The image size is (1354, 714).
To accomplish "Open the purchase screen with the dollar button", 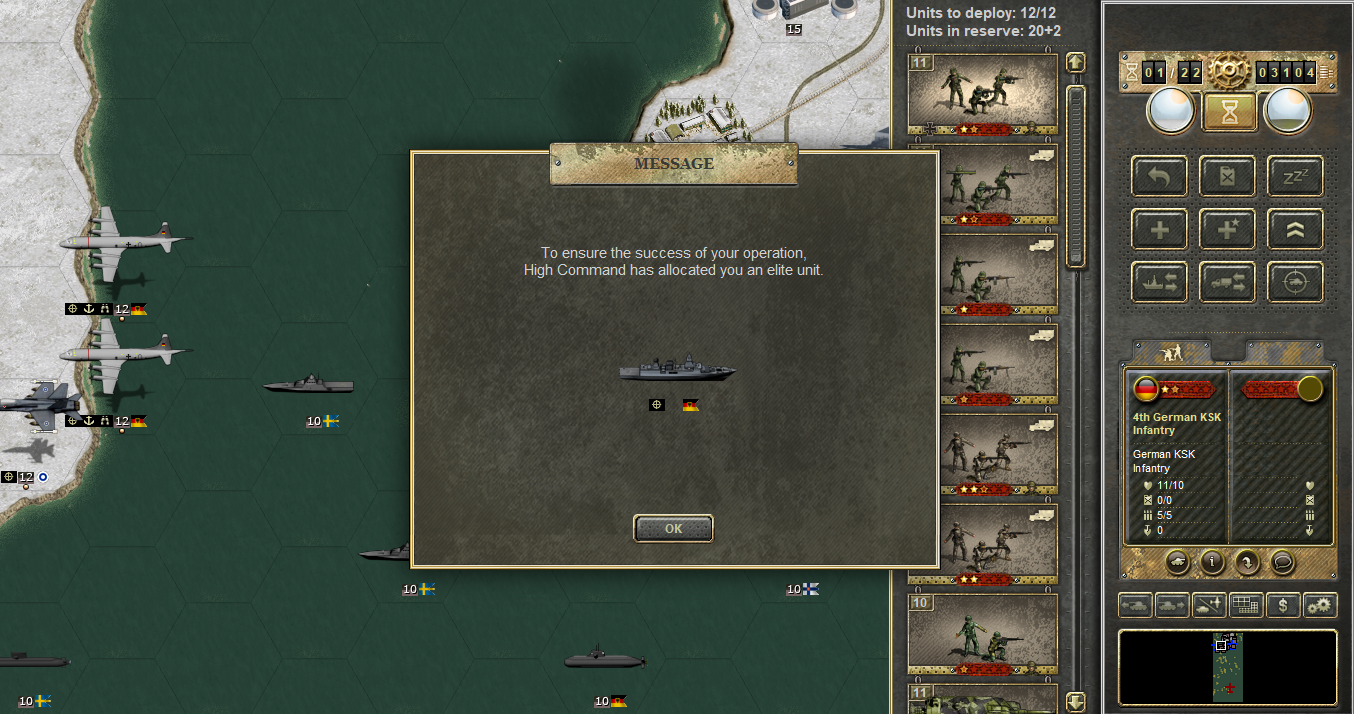I will click(1283, 605).
